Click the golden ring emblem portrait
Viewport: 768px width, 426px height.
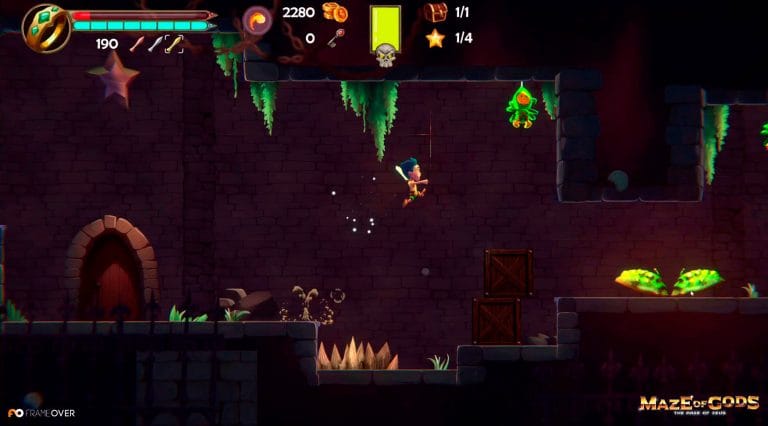click(44, 27)
